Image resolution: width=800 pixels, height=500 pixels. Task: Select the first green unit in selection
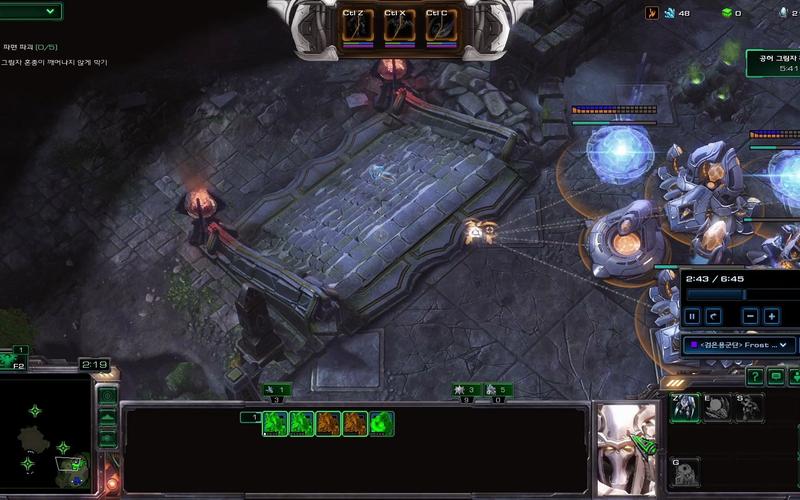[275, 424]
